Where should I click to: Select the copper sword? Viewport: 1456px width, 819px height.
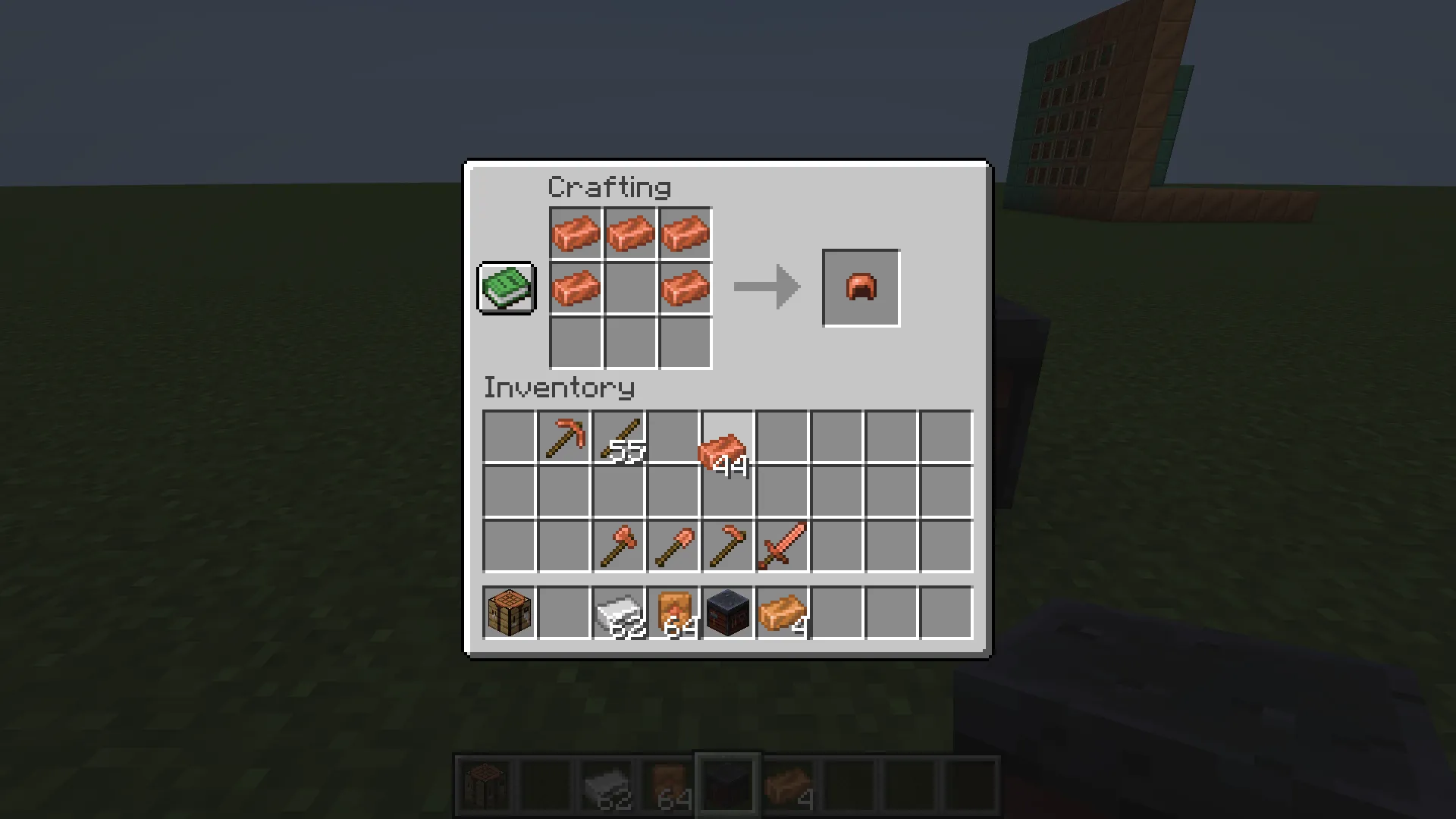(782, 547)
